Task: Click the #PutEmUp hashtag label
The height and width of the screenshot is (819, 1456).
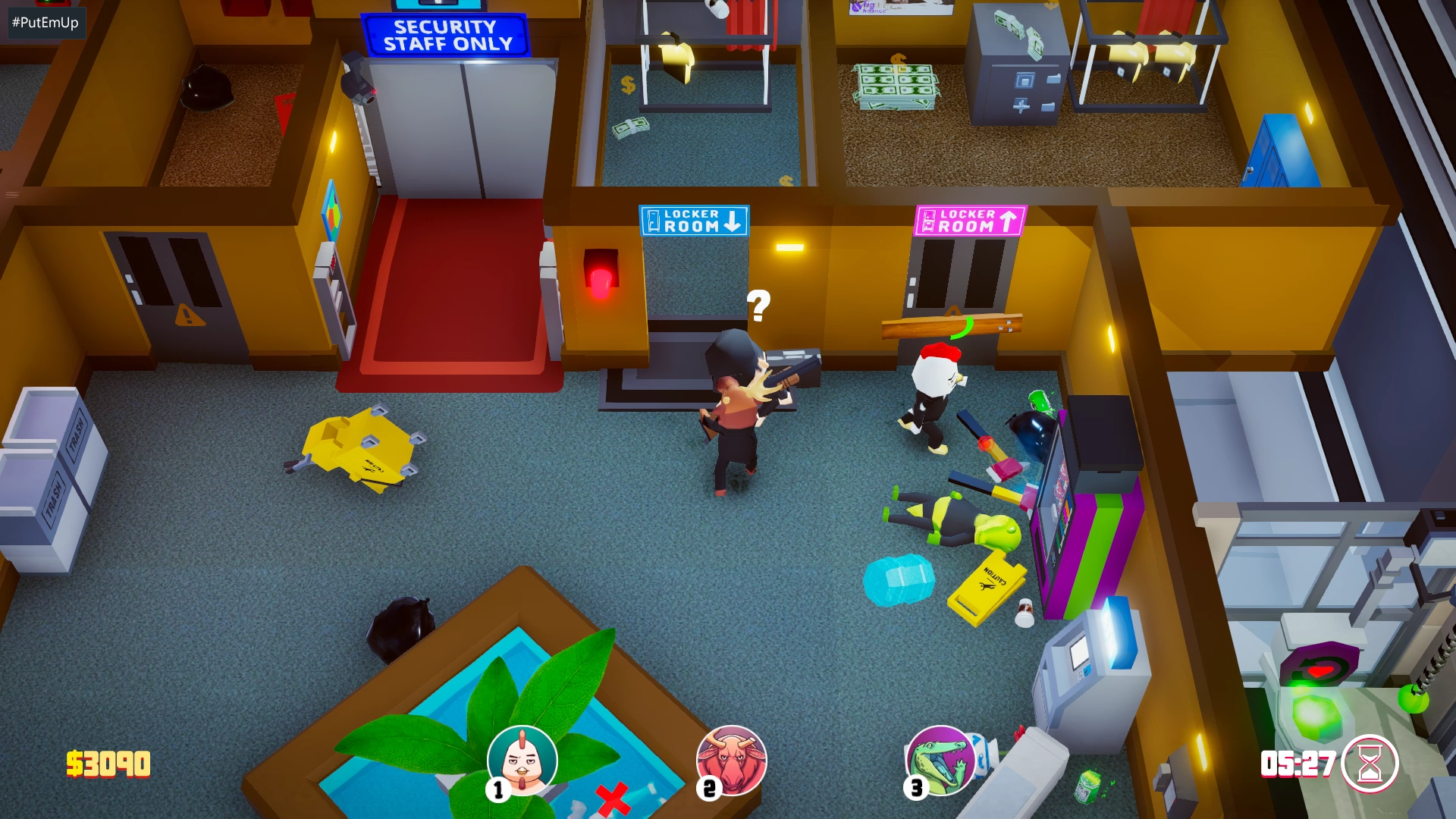Action: [45, 23]
